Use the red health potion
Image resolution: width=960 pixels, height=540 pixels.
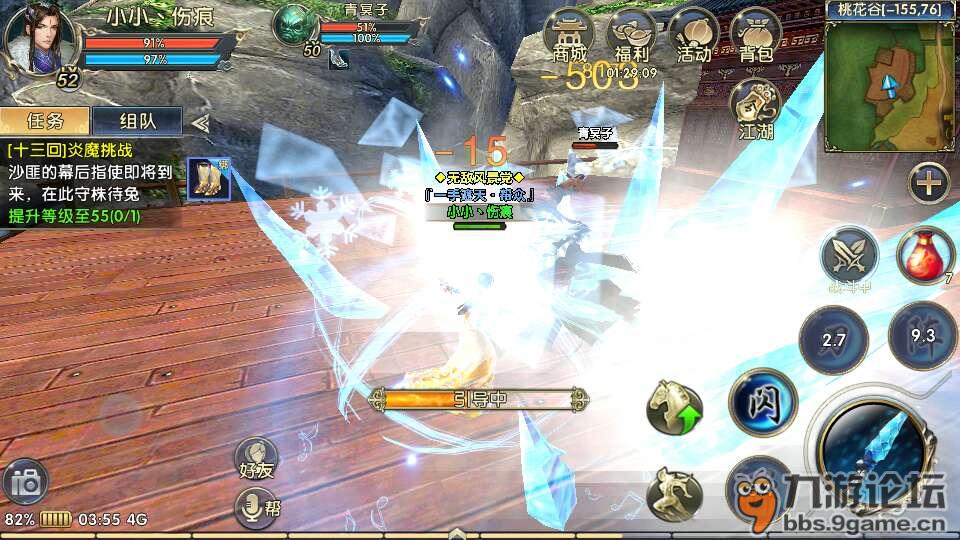926,257
